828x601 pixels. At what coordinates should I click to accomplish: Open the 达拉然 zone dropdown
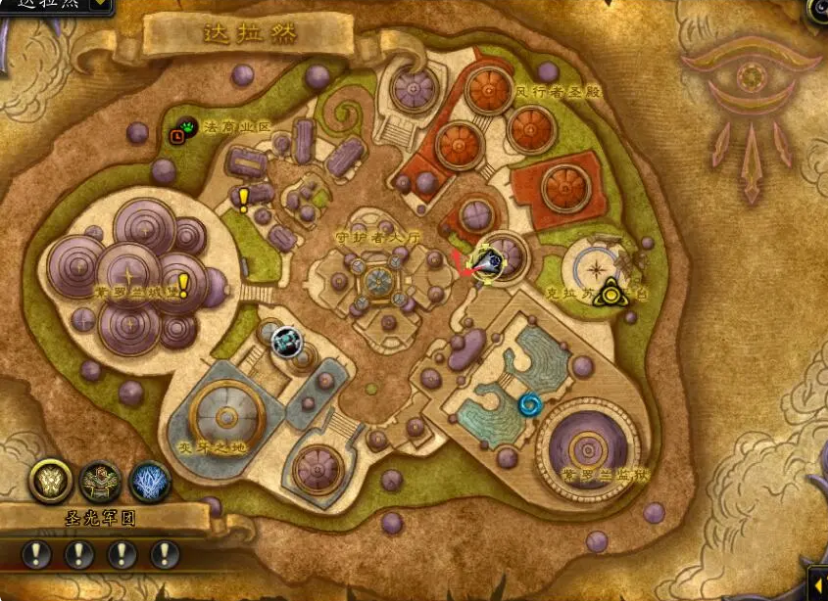pos(101,5)
